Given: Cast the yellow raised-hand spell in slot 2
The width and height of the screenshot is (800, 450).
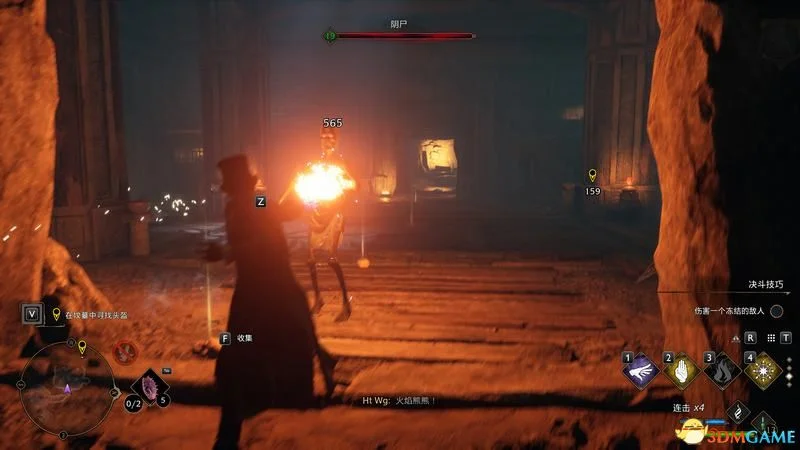Looking at the screenshot, I should tap(681, 370).
